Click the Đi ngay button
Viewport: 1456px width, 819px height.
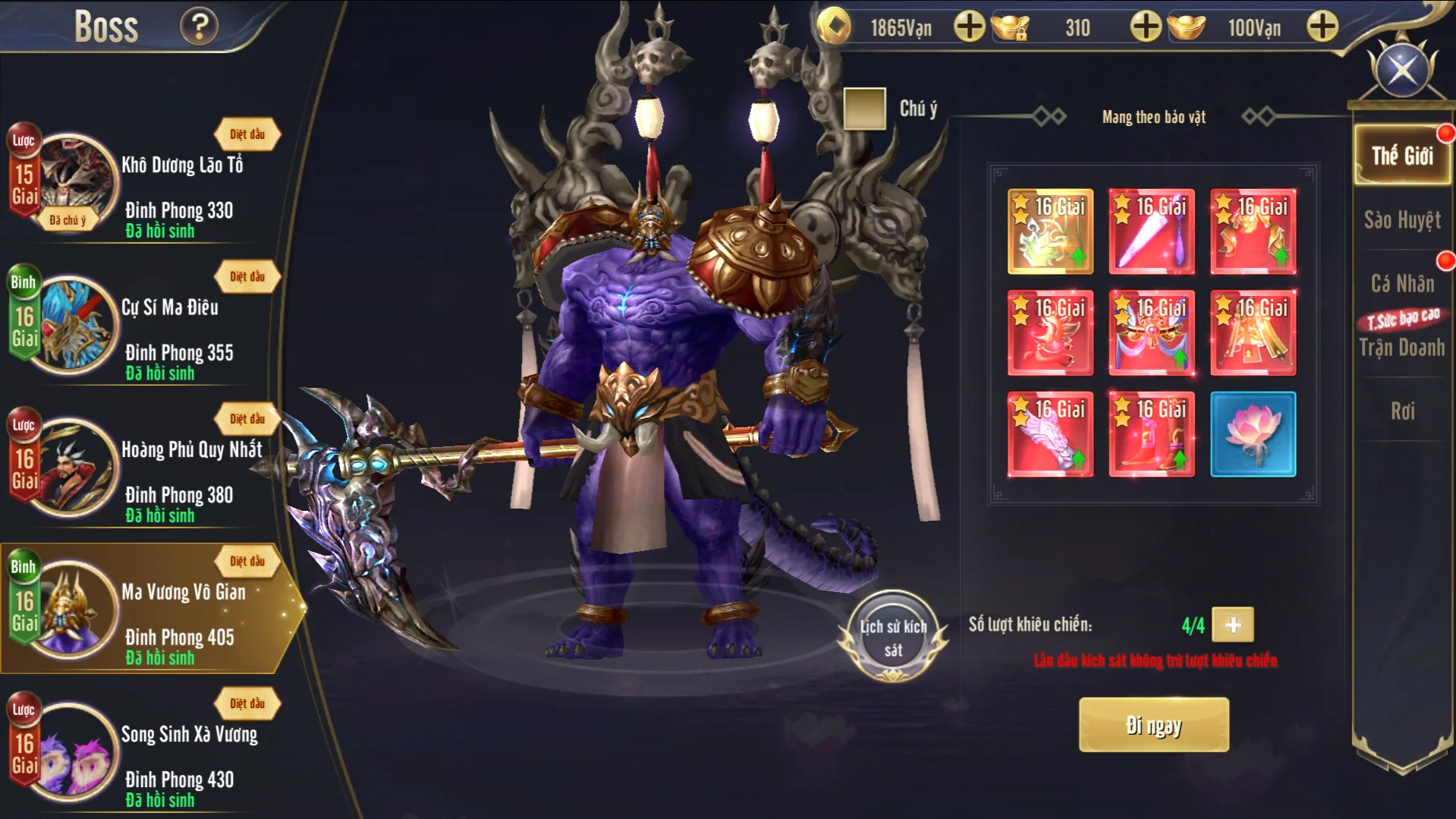(1153, 726)
